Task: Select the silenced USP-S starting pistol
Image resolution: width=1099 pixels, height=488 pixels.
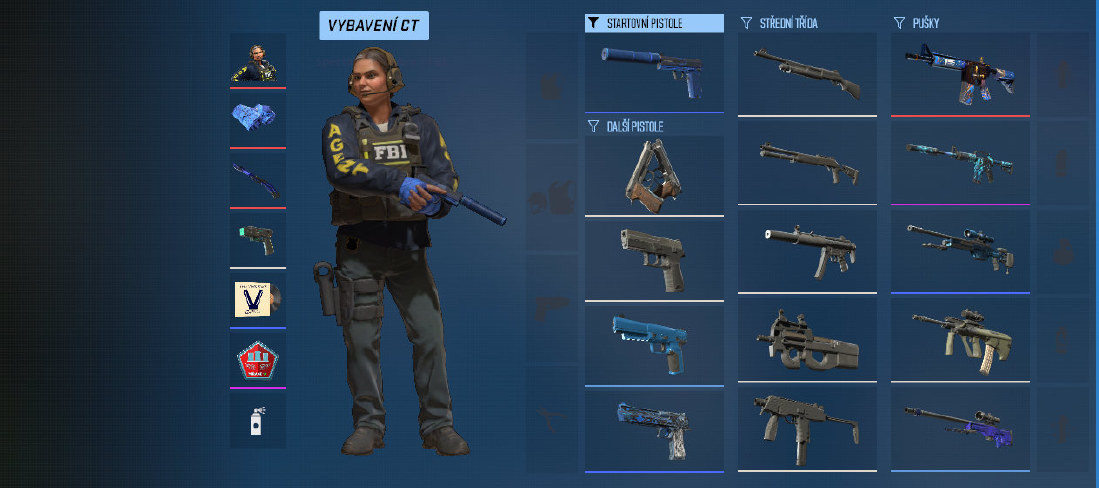Action: (654, 72)
